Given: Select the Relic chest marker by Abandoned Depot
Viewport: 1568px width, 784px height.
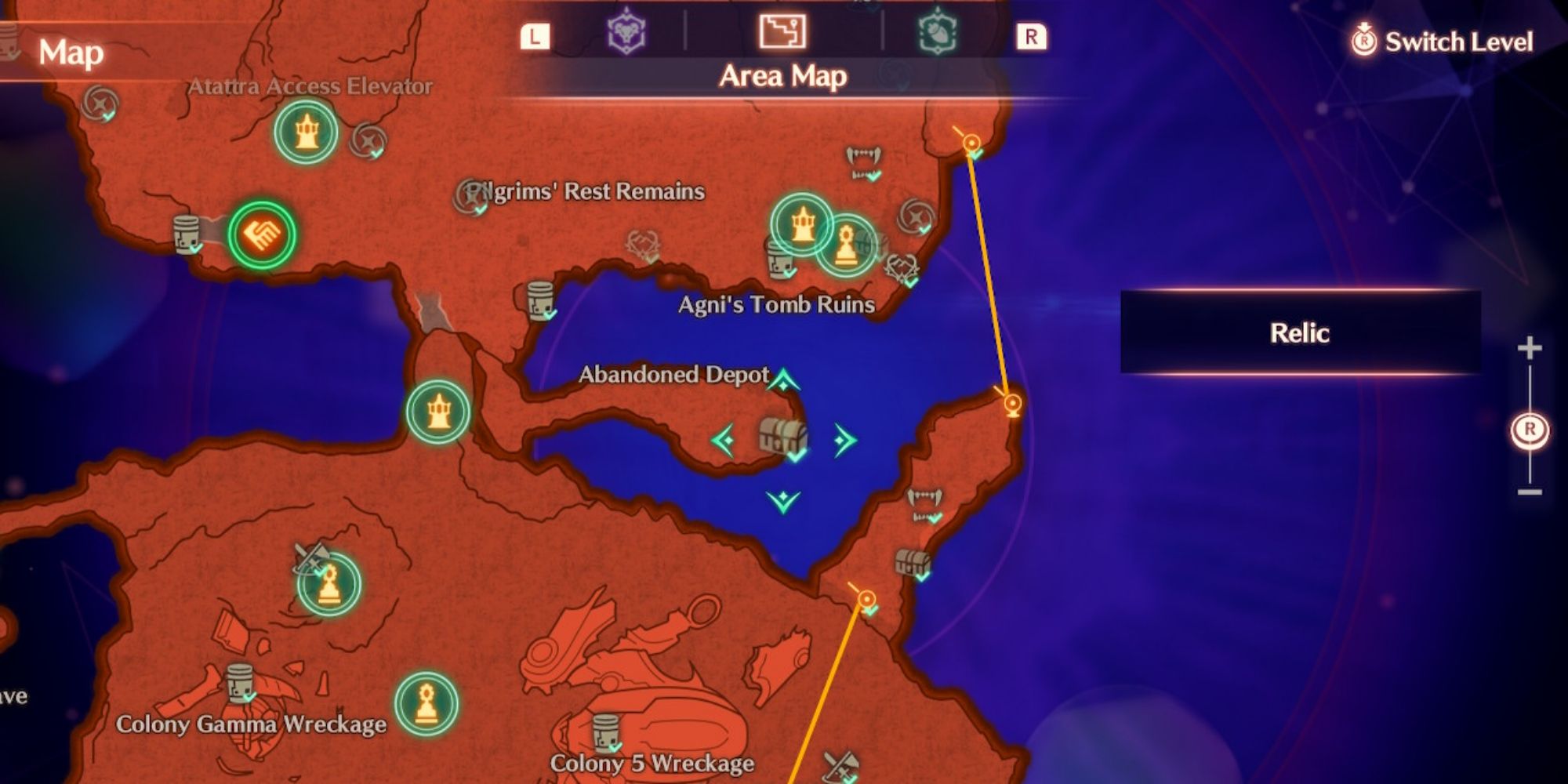Looking at the screenshot, I should pos(783,437).
